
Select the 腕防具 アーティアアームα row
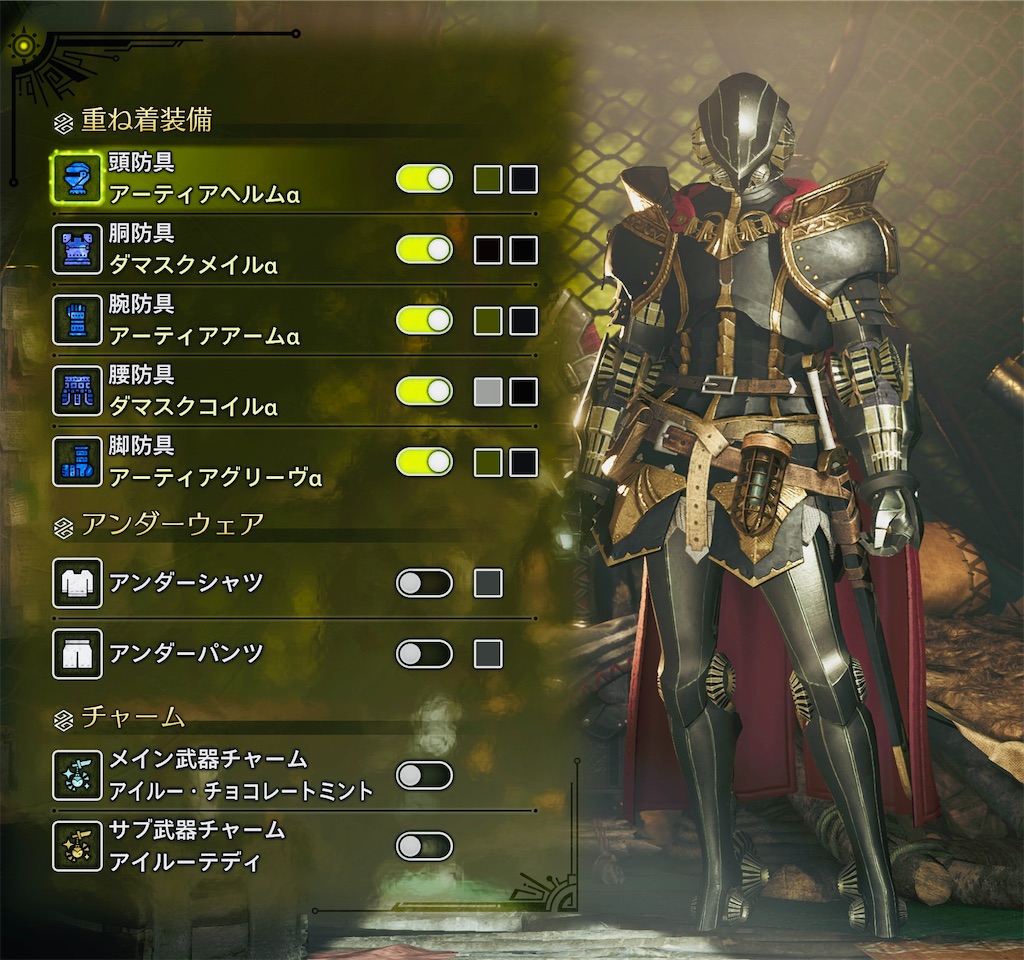click(203, 320)
